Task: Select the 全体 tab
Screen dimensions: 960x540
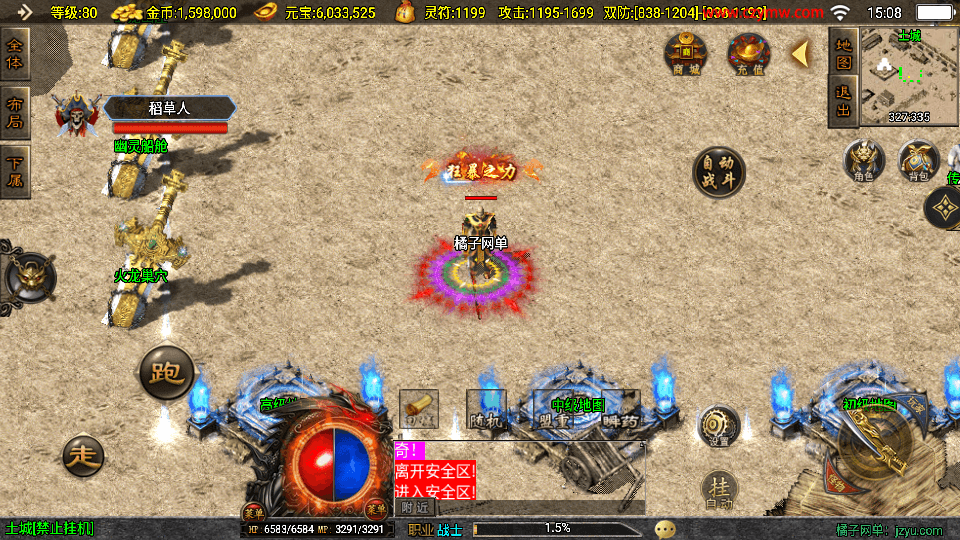Action: click(15, 52)
